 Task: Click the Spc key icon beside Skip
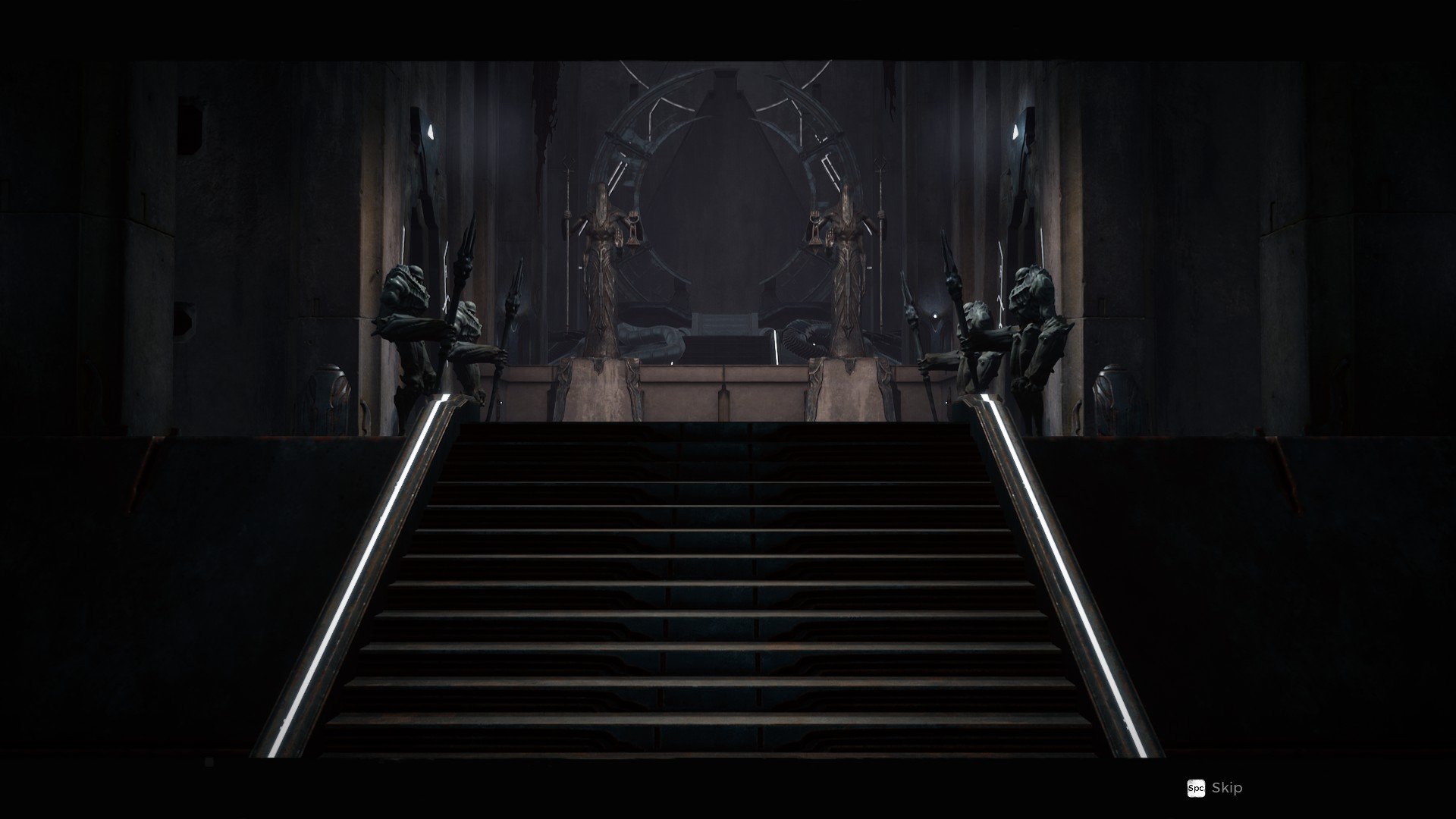click(1197, 789)
